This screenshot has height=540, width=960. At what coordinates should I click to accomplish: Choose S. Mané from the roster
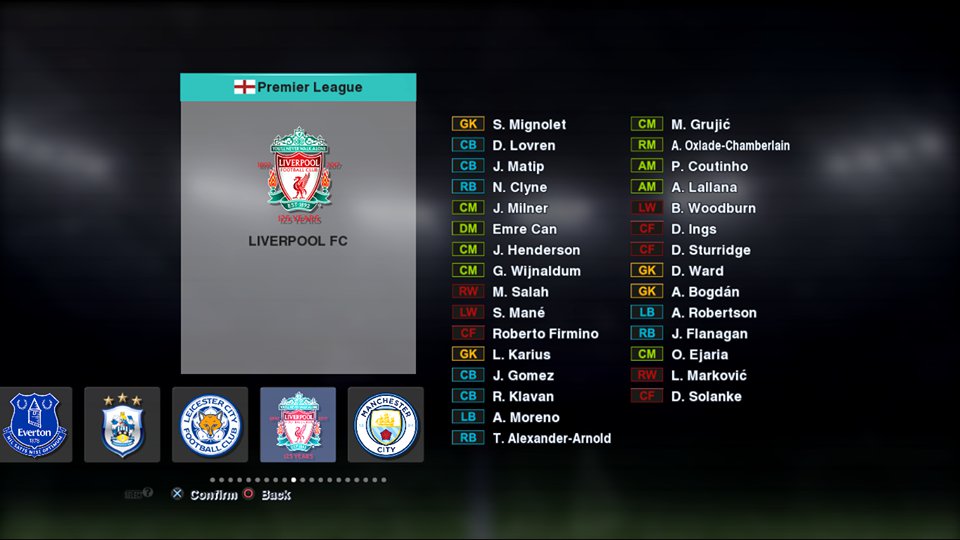pos(518,313)
